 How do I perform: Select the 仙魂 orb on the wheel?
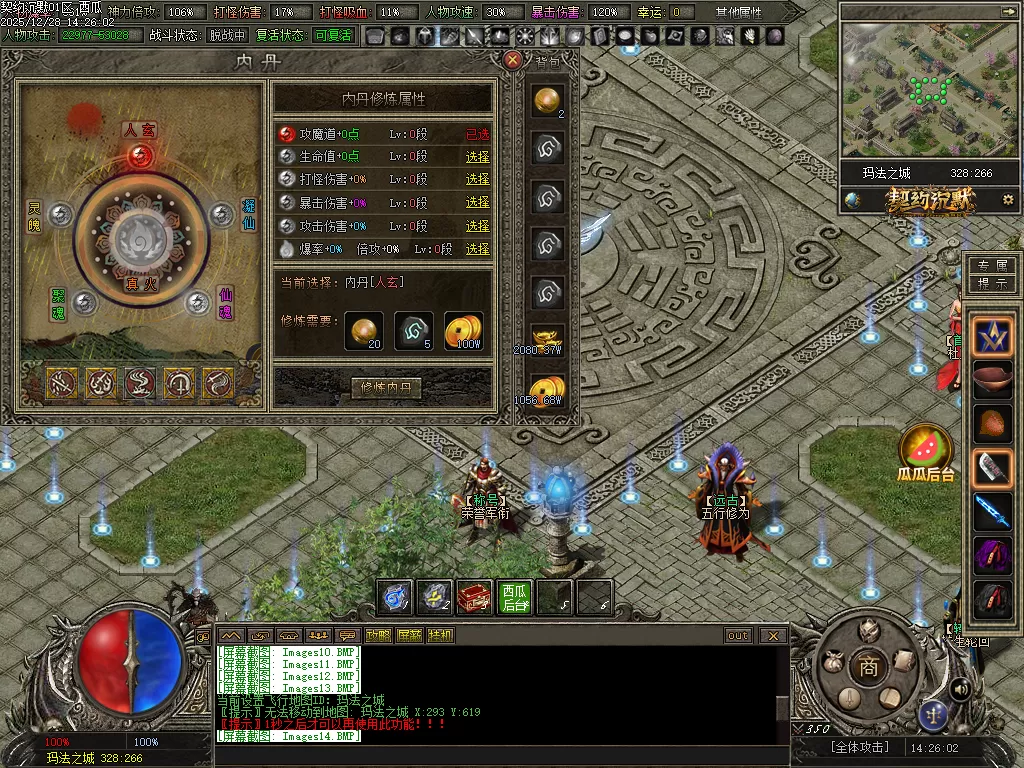point(198,302)
